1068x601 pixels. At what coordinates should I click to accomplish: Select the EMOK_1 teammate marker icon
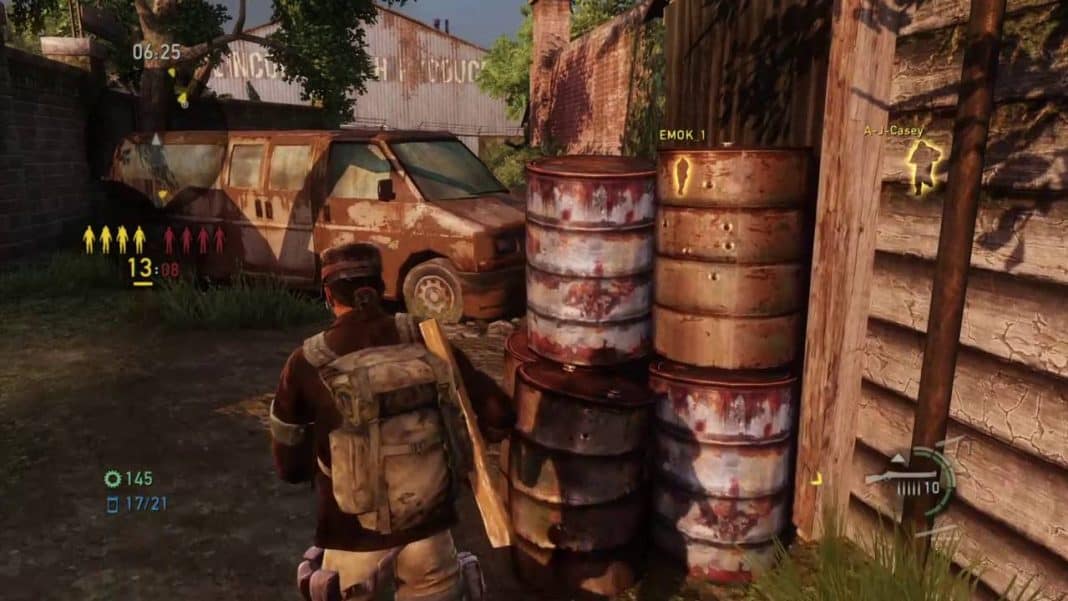(x=683, y=174)
